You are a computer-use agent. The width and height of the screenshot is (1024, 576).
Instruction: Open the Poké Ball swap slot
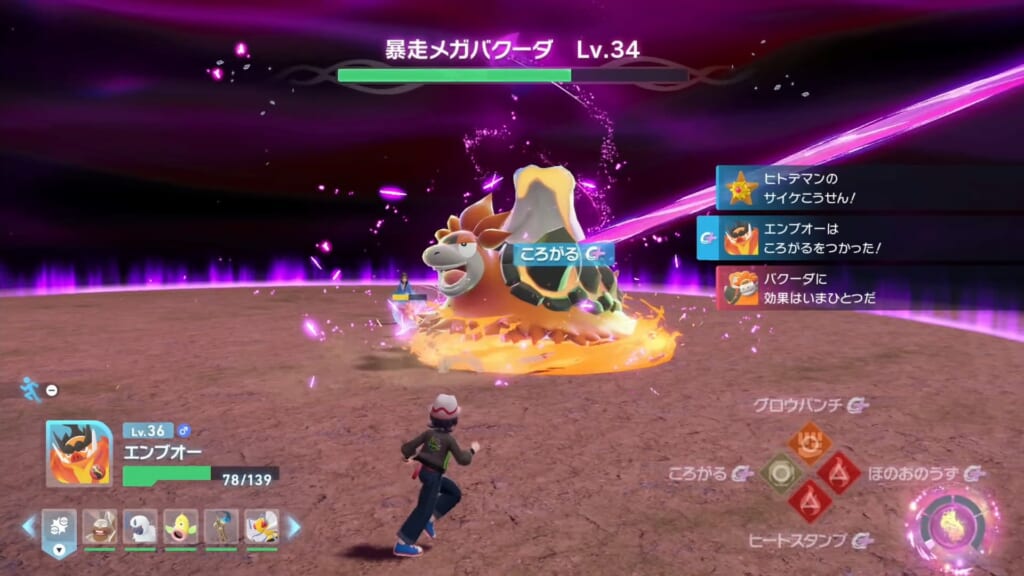click(59, 526)
